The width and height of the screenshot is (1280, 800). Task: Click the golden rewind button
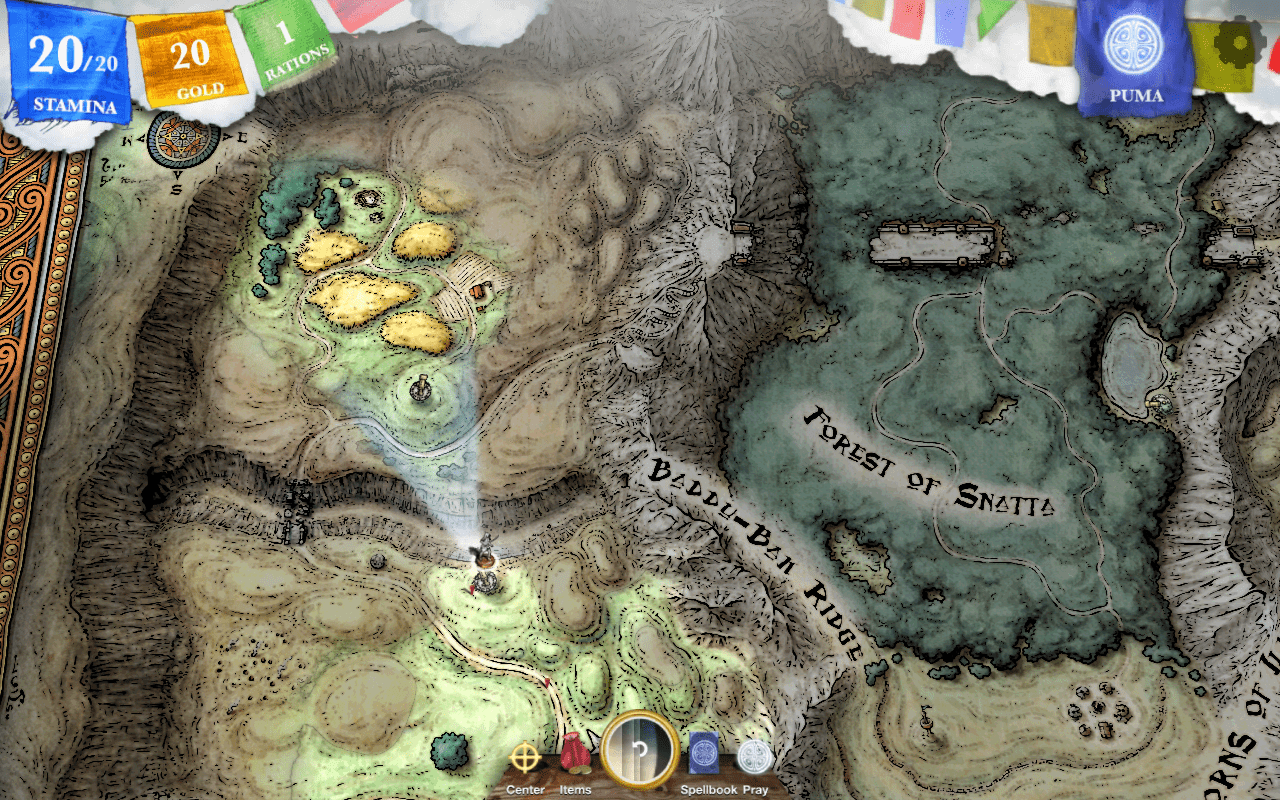640,752
